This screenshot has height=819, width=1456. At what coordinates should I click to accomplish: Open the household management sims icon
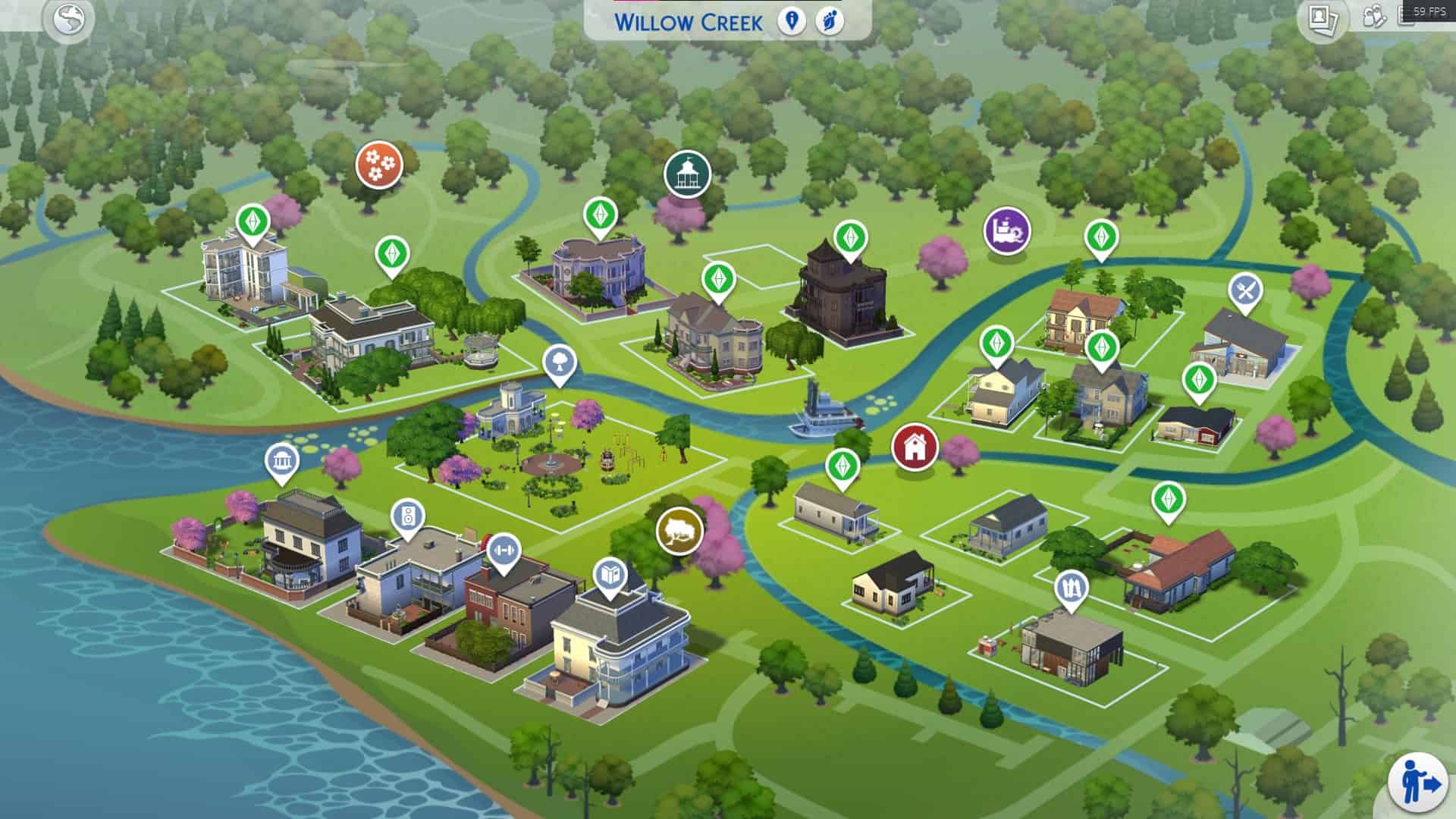[x=1374, y=17]
